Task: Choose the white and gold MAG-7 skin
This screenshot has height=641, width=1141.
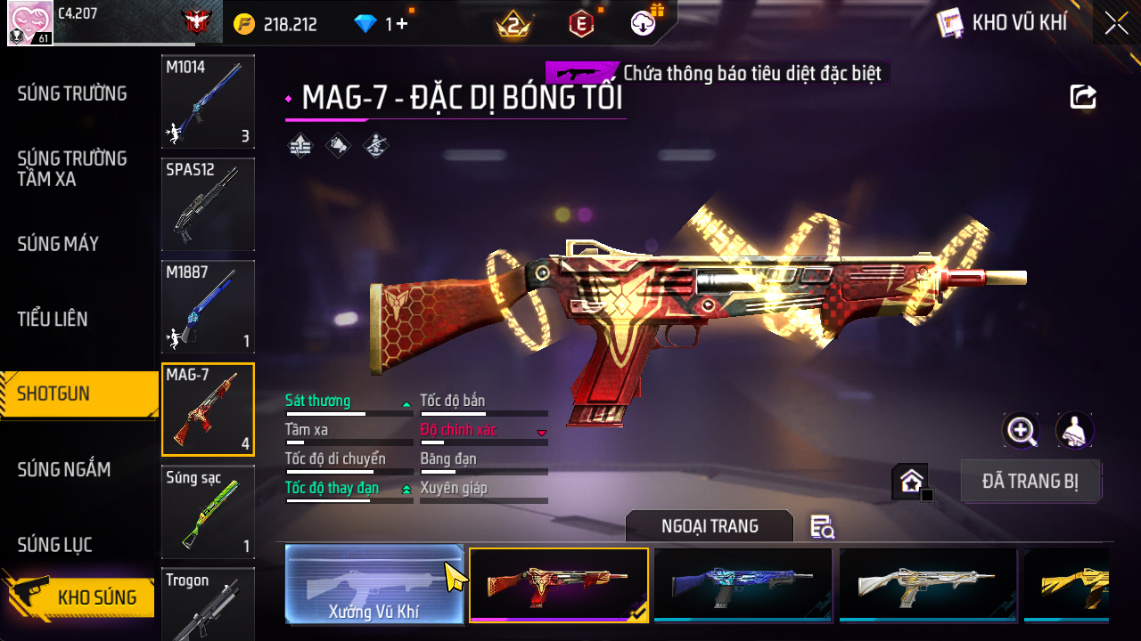Action: point(927,585)
